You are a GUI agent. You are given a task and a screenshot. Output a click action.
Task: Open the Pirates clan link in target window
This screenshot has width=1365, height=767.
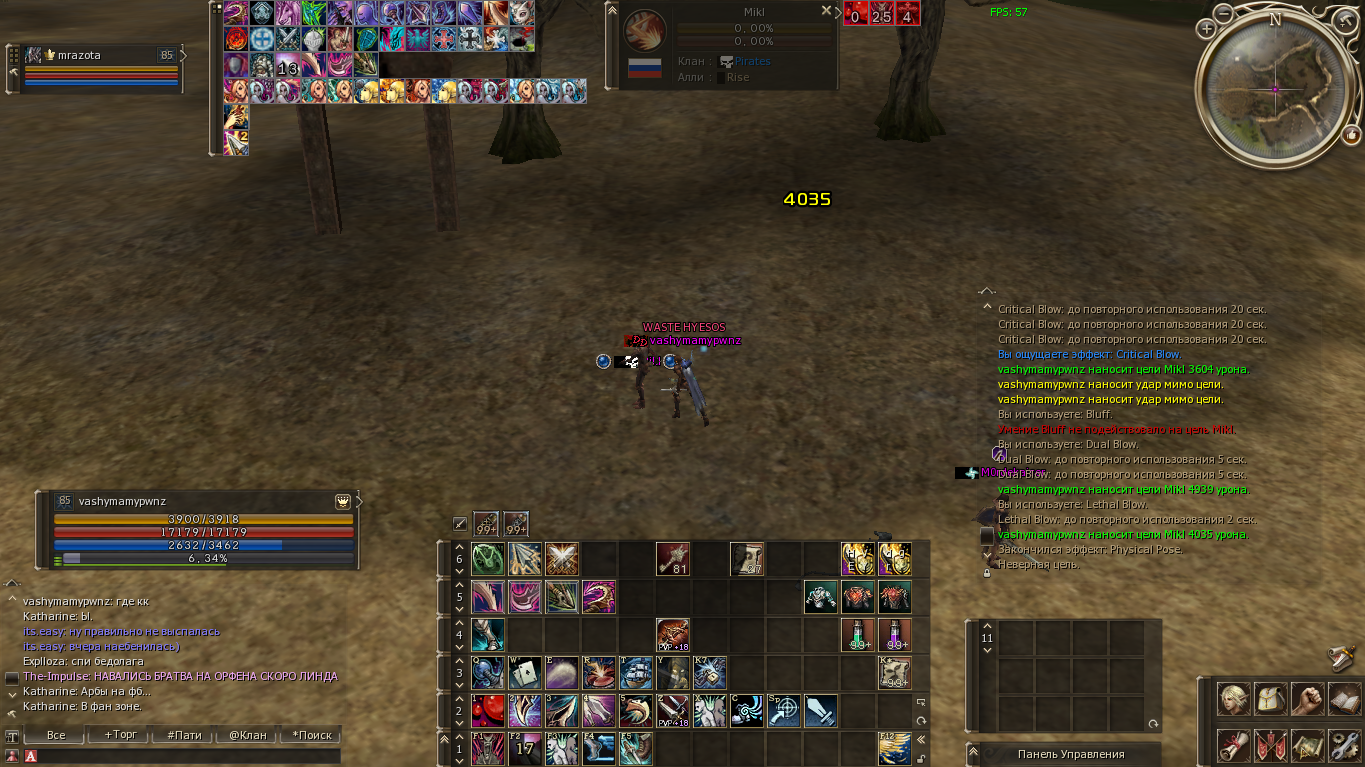[752, 61]
